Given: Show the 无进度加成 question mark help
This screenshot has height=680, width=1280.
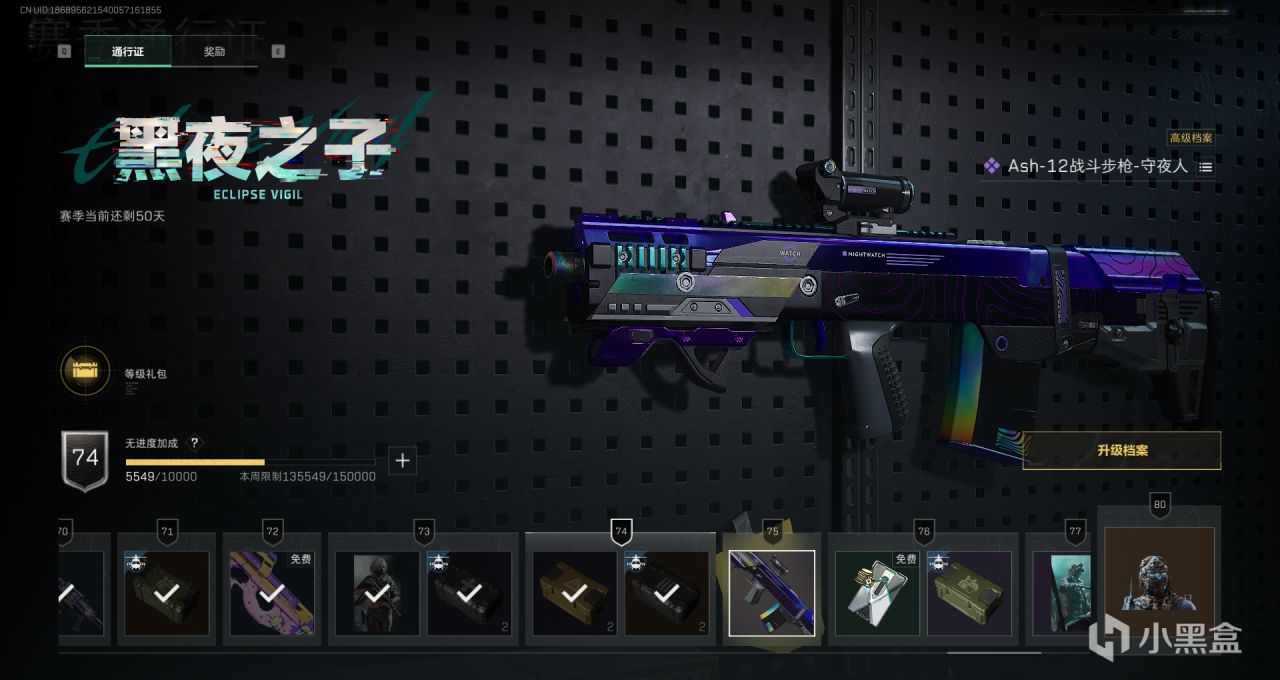Looking at the screenshot, I should (195, 443).
